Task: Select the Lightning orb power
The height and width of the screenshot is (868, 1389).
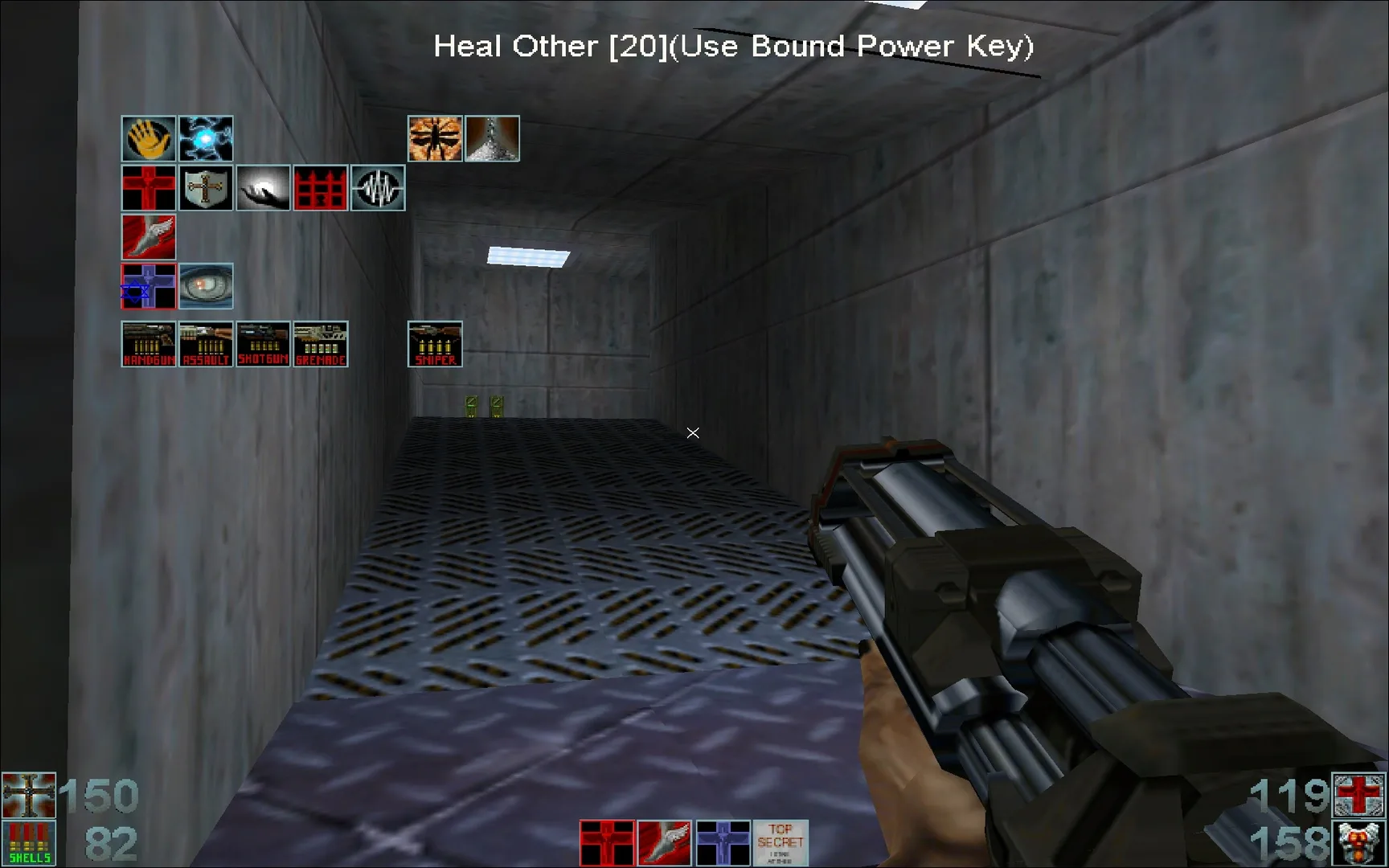Action: (x=206, y=138)
